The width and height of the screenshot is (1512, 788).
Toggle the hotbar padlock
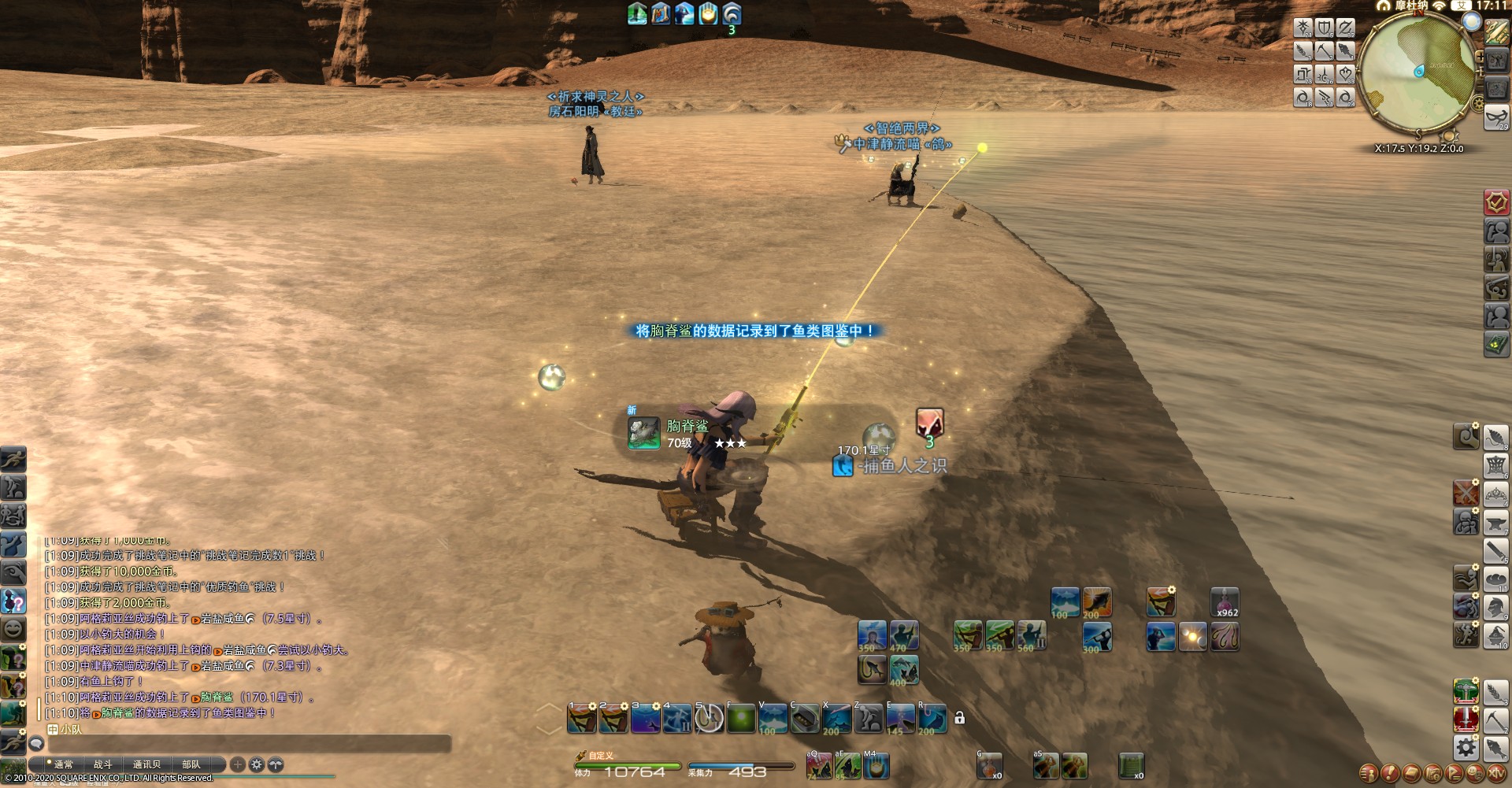959,718
